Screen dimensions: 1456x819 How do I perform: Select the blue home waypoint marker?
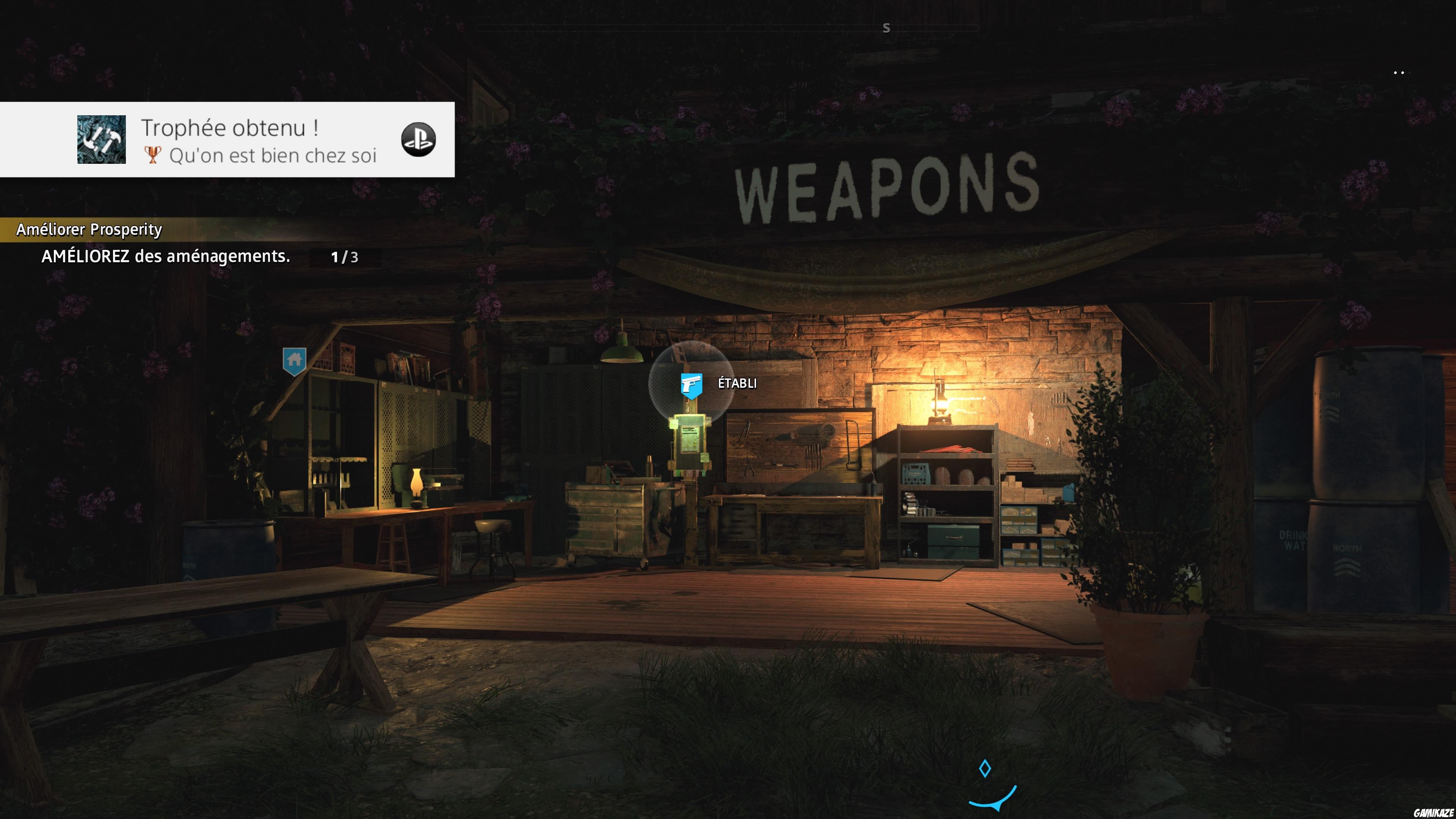[x=295, y=361]
